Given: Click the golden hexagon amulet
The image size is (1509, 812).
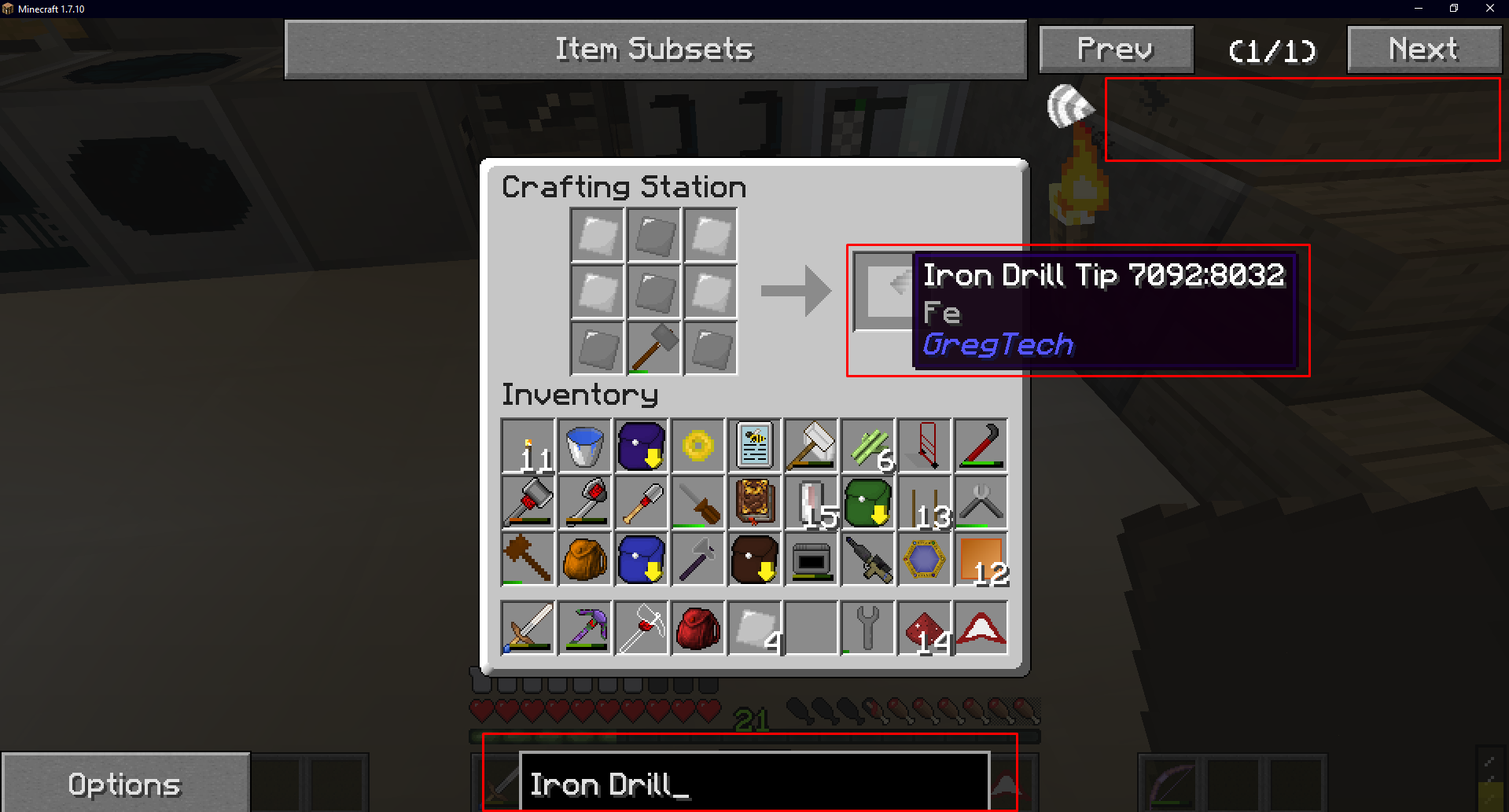Looking at the screenshot, I should (x=925, y=559).
